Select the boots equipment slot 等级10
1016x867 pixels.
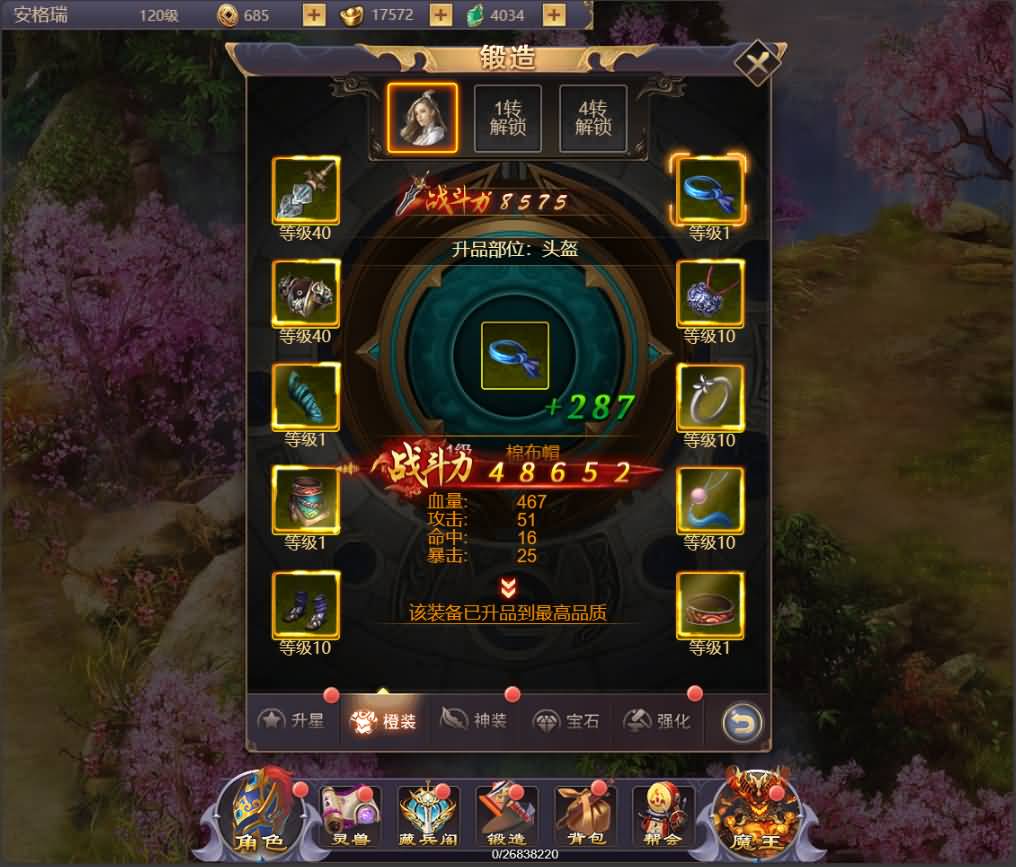click(x=306, y=604)
